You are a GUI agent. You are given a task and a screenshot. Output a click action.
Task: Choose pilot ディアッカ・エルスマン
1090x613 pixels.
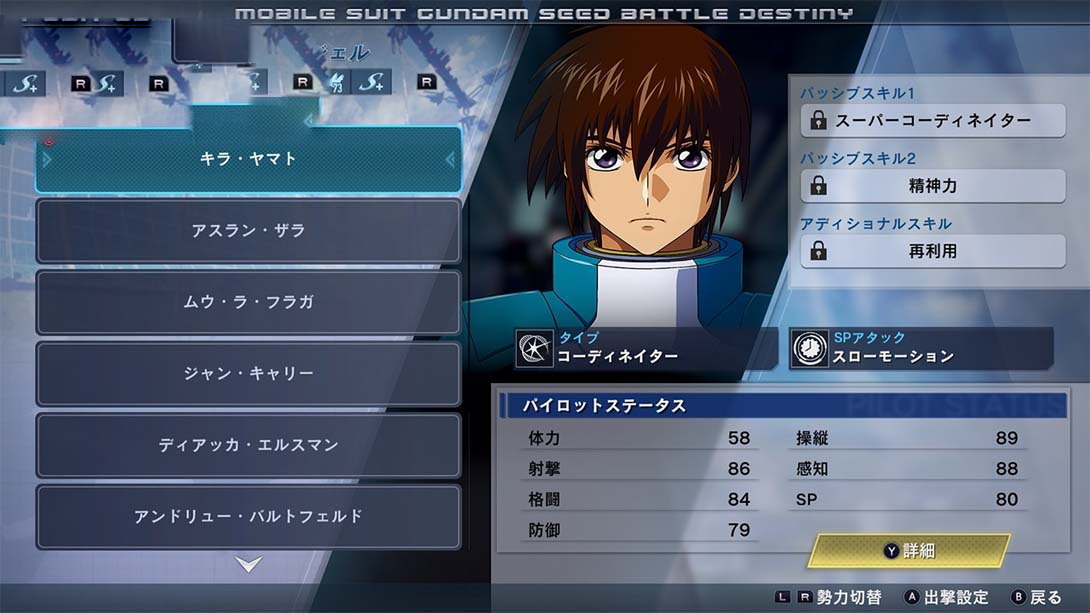point(248,445)
